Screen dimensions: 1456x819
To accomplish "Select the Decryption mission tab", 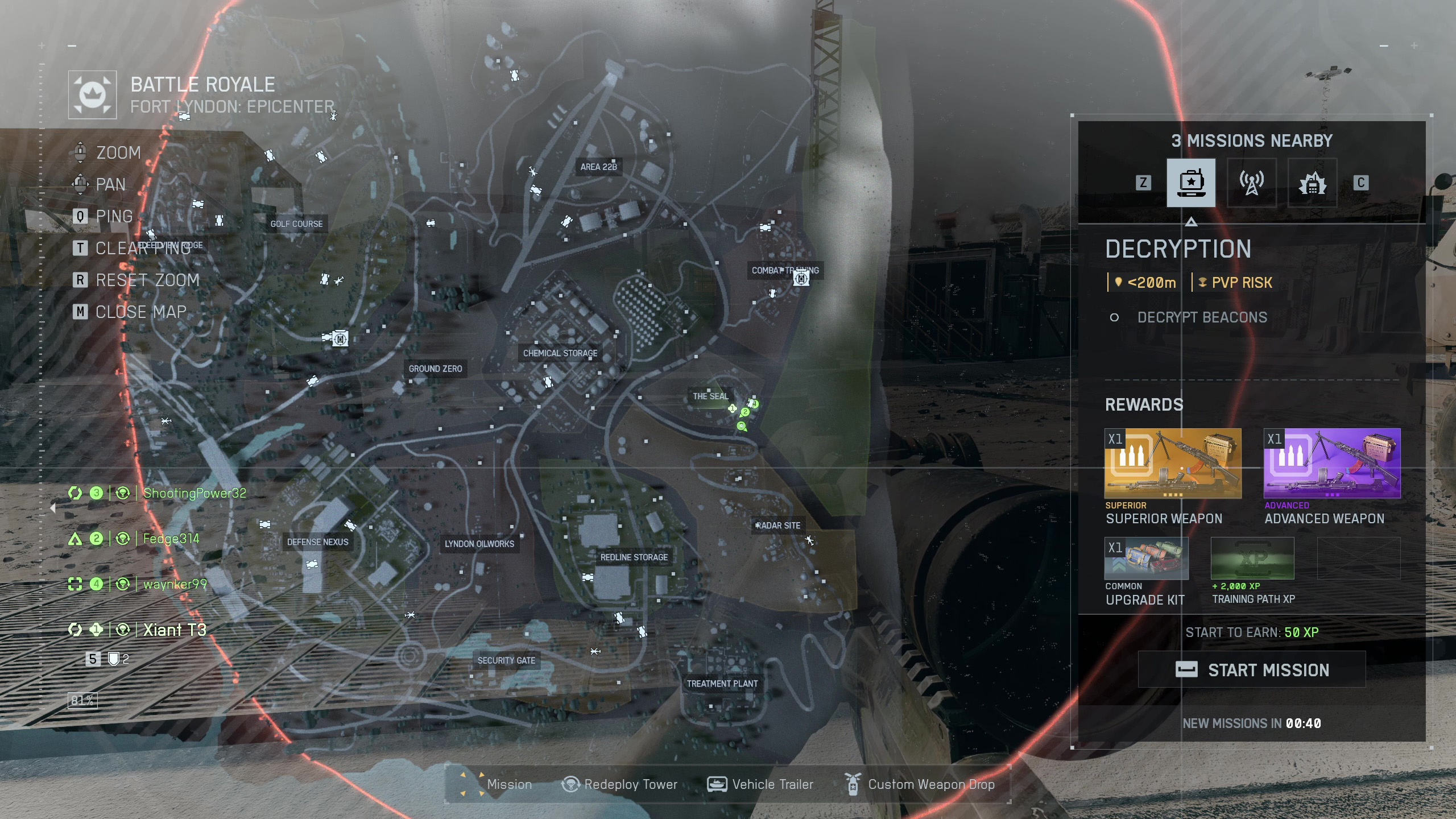I will [1191, 183].
